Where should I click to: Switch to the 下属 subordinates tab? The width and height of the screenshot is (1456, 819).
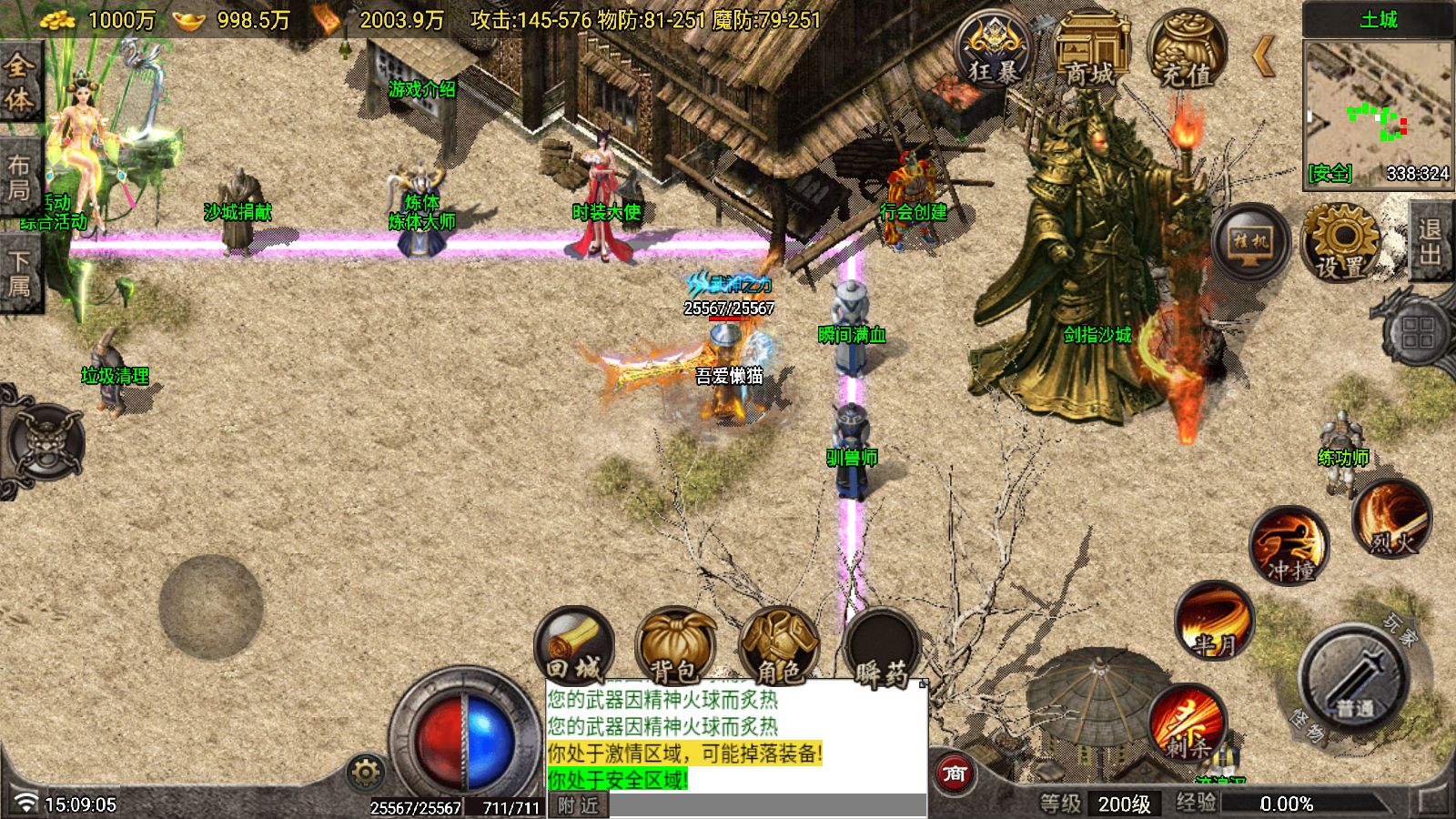(20, 273)
